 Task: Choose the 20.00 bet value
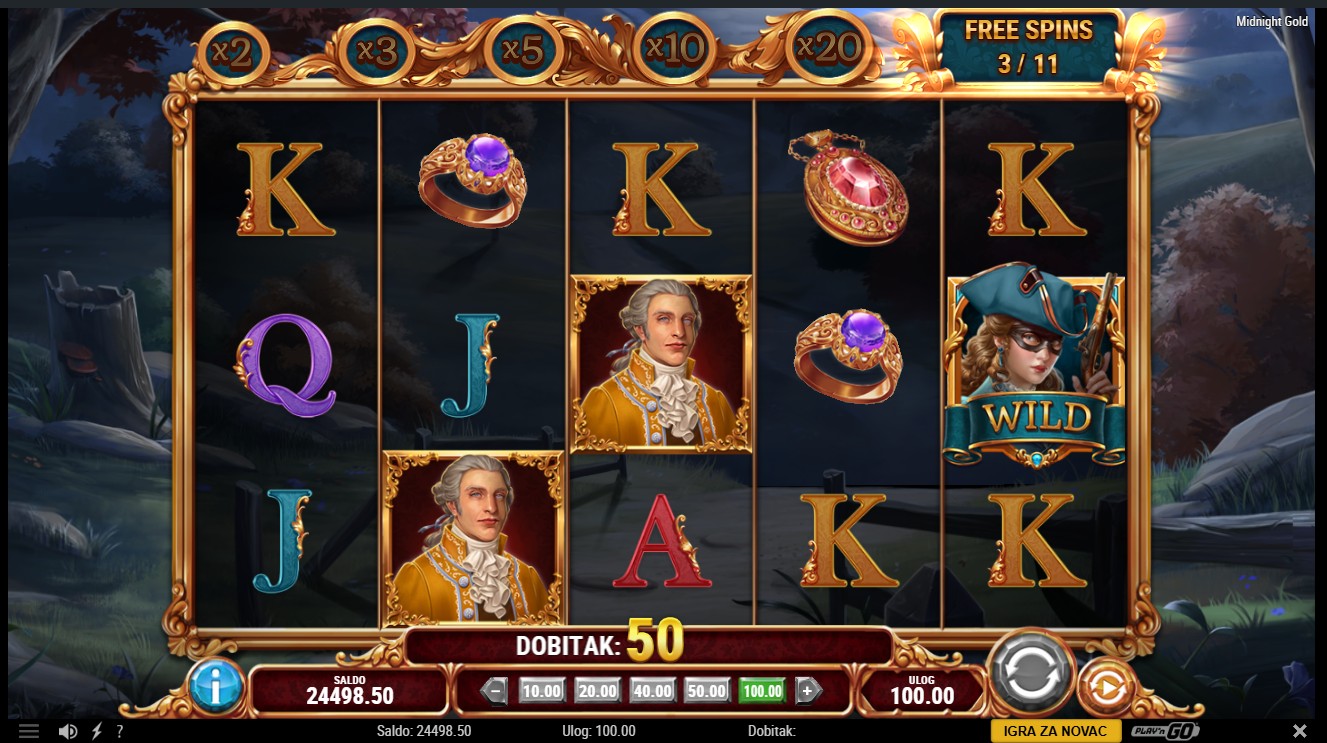[597, 691]
